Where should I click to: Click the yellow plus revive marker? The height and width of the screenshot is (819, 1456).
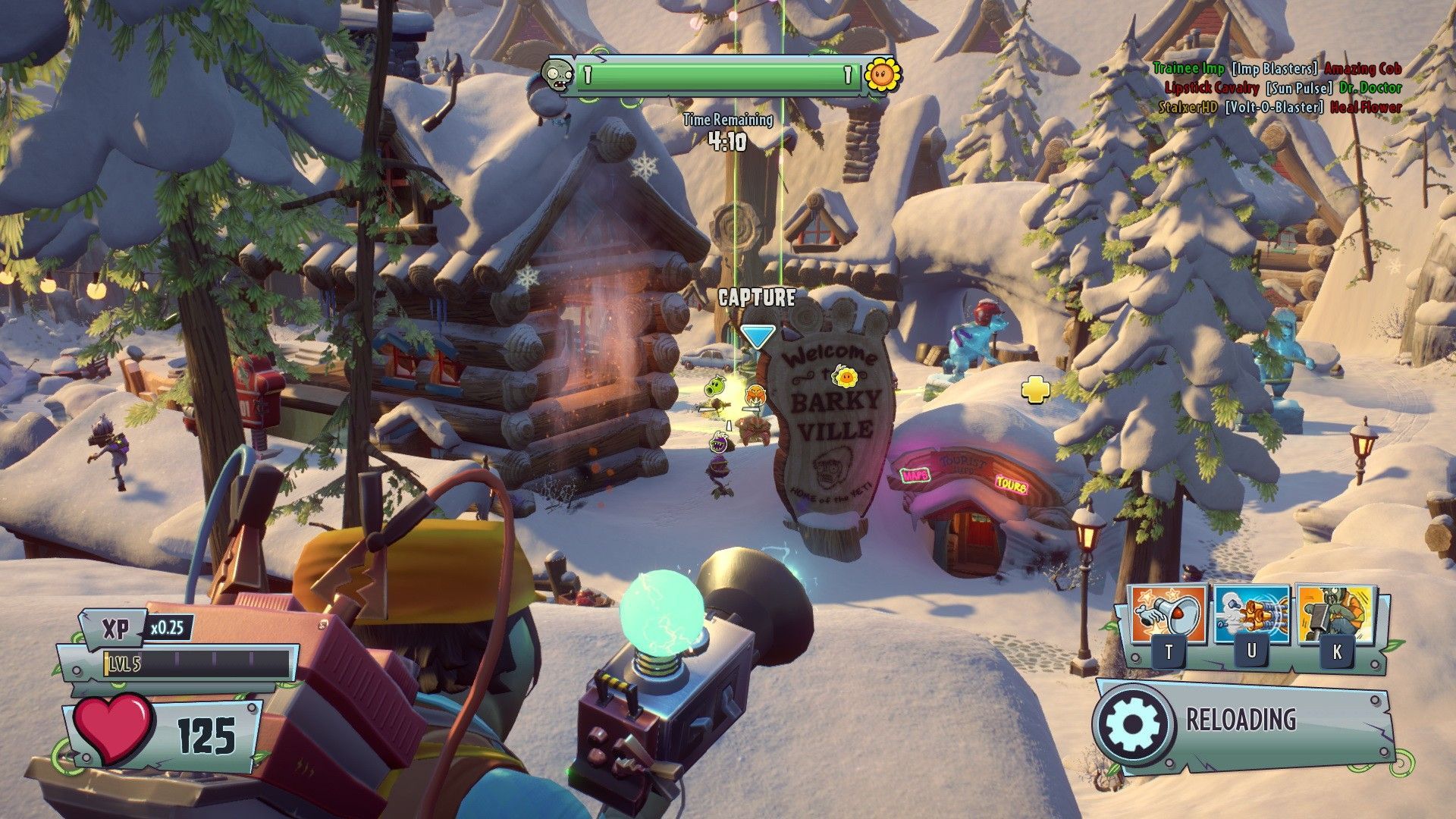pyautogui.click(x=1035, y=390)
